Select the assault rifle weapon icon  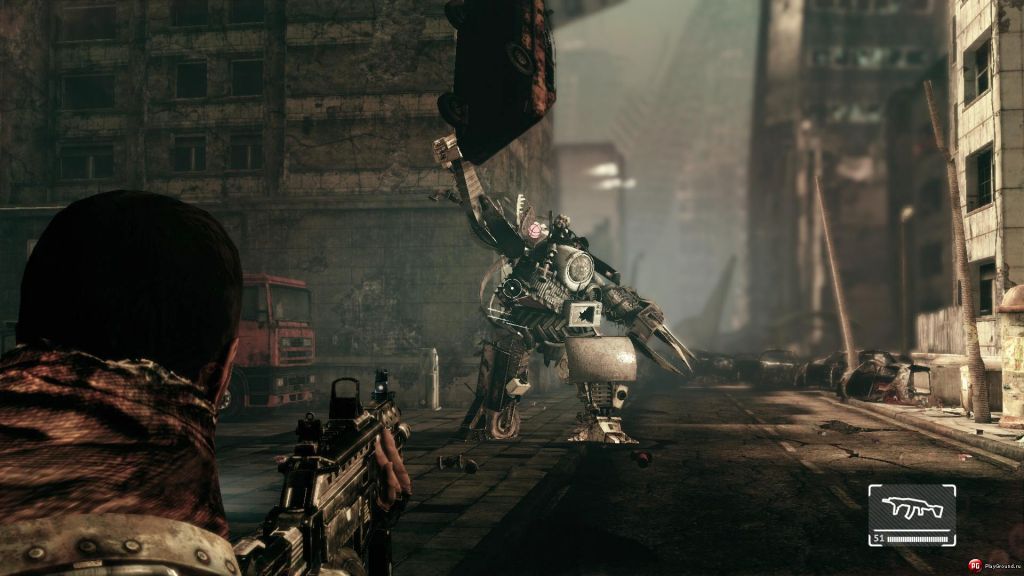tap(910, 509)
